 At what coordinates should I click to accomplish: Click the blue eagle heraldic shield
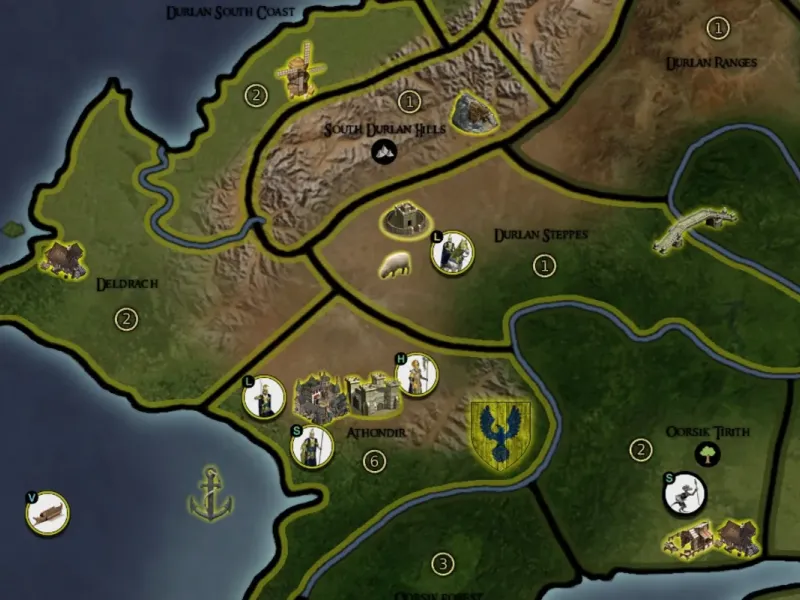tap(501, 433)
